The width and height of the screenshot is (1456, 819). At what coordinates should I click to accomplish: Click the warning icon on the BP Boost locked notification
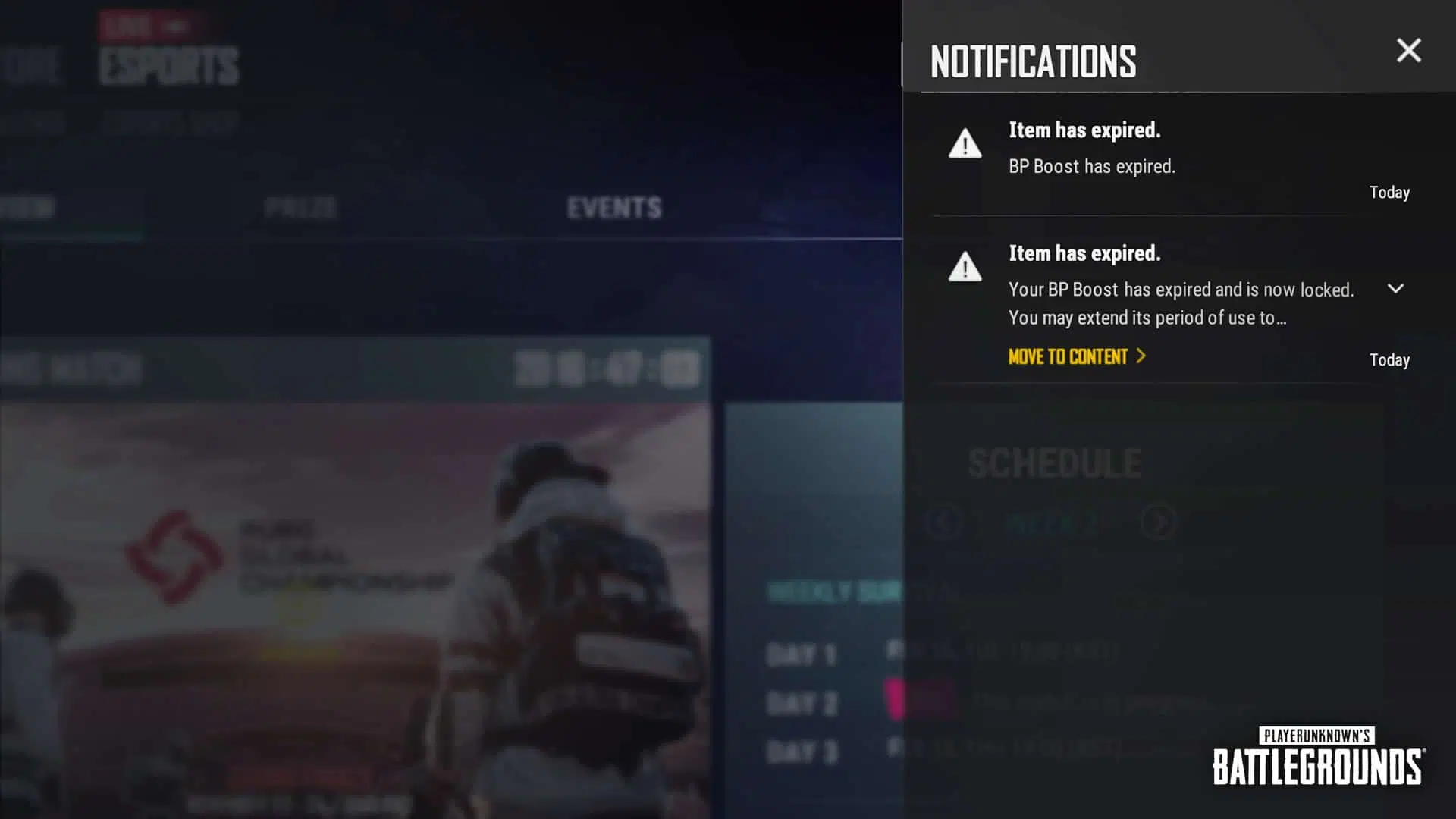coord(964,268)
